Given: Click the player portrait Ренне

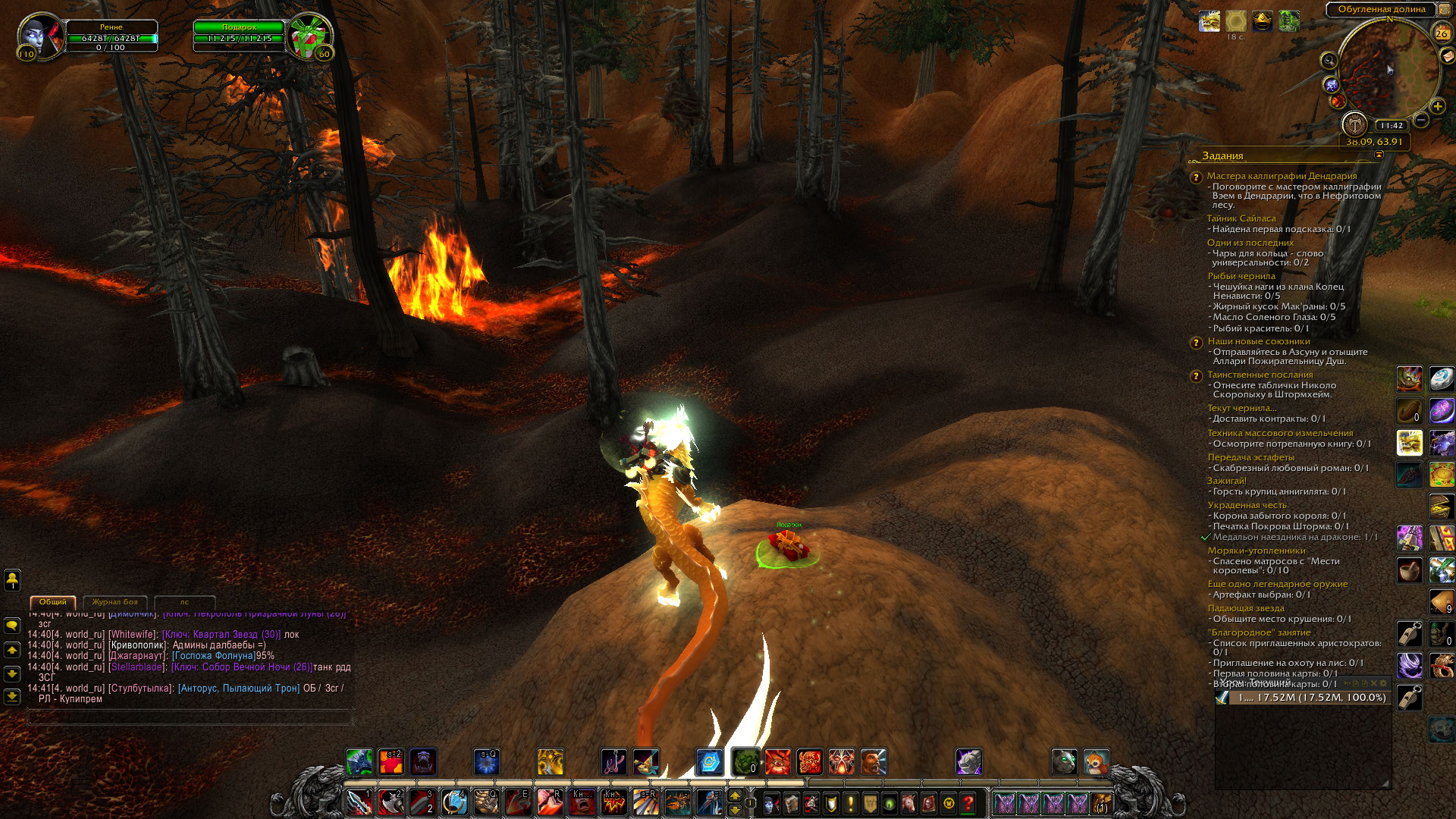Looking at the screenshot, I should [x=41, y=36].
